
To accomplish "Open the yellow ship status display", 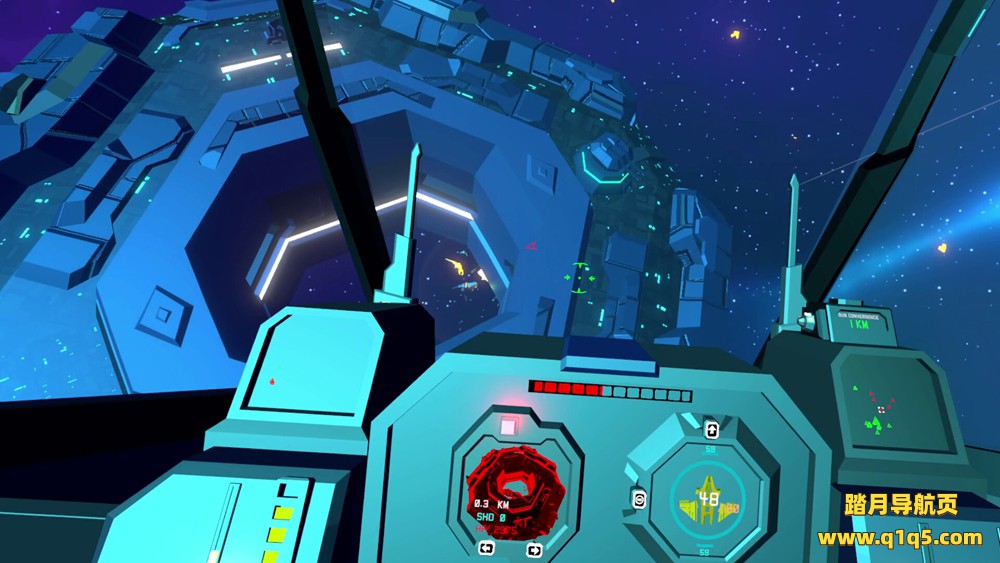I will point(710,498).
